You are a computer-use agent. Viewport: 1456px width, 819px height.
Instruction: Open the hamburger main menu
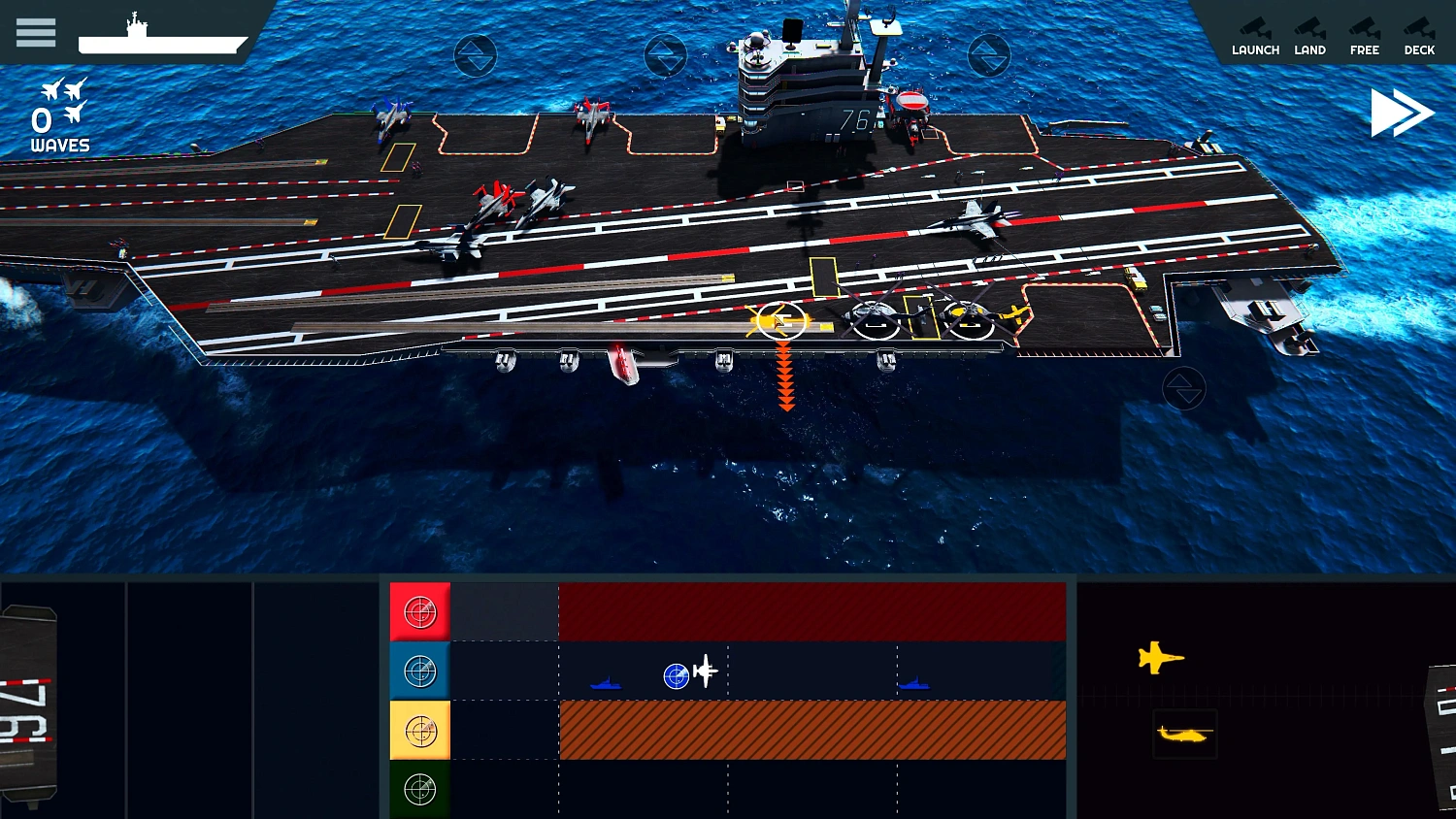(36, 32)
